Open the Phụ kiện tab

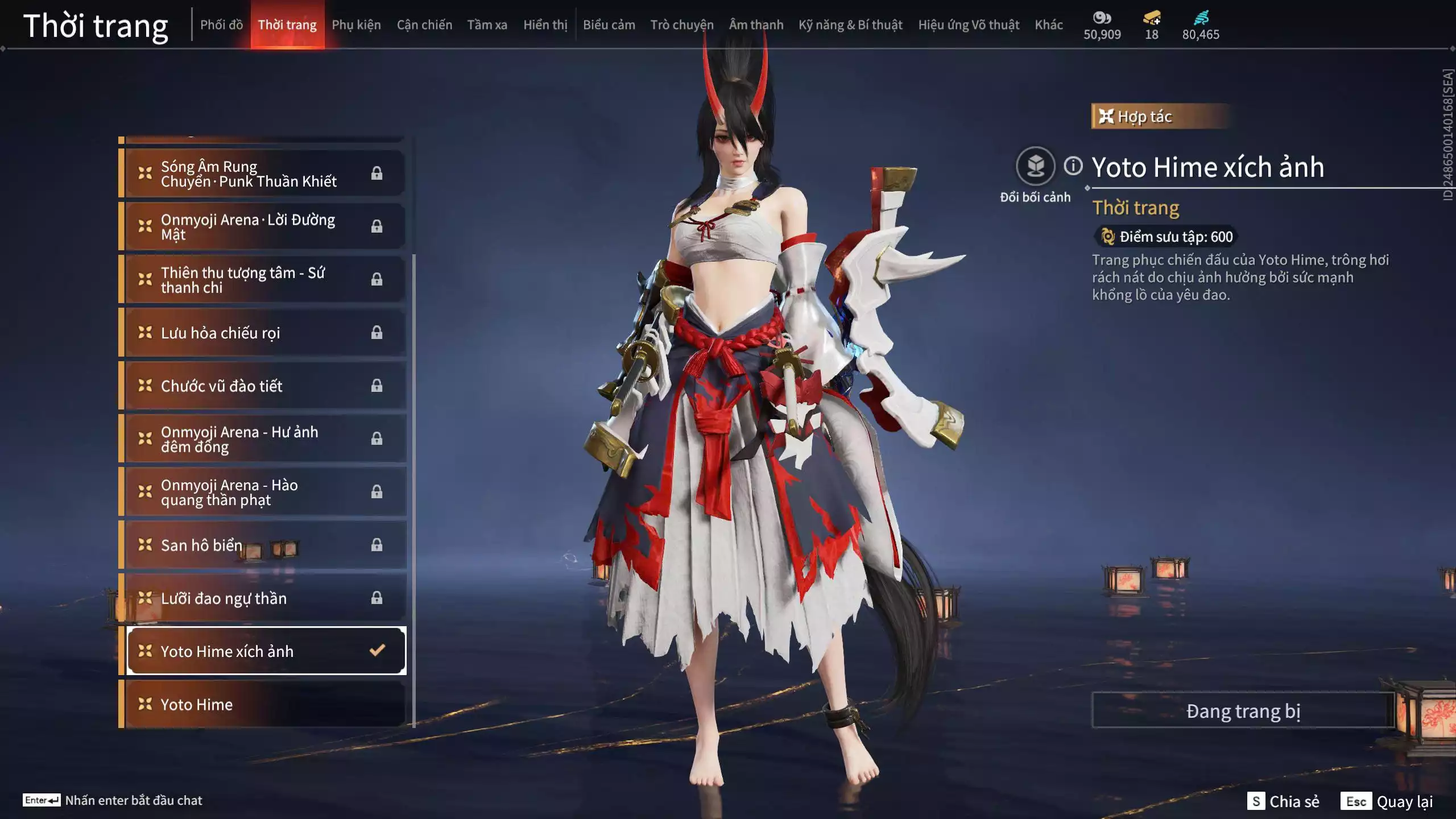356,25
